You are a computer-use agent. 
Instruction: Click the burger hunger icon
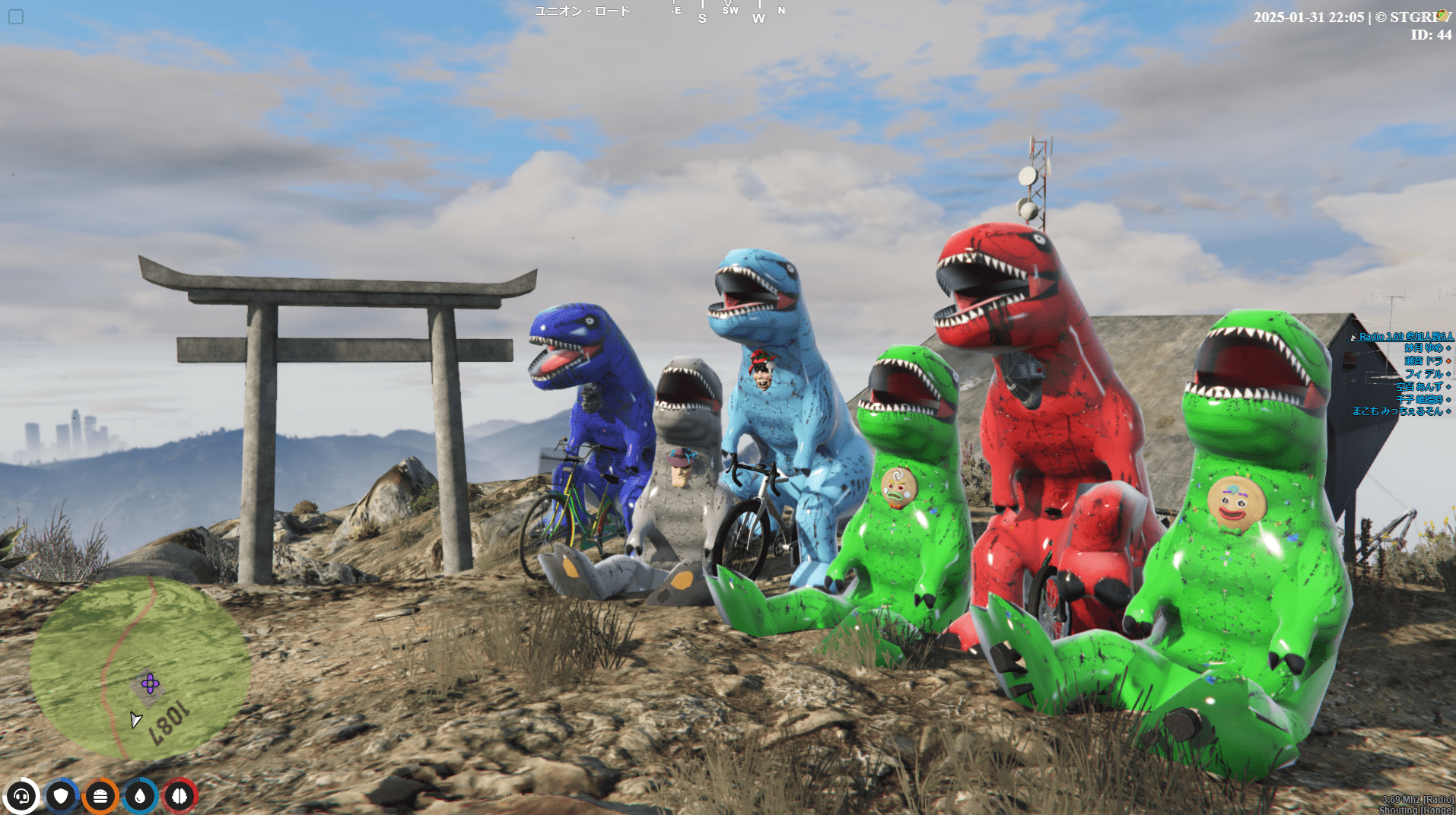100,796
